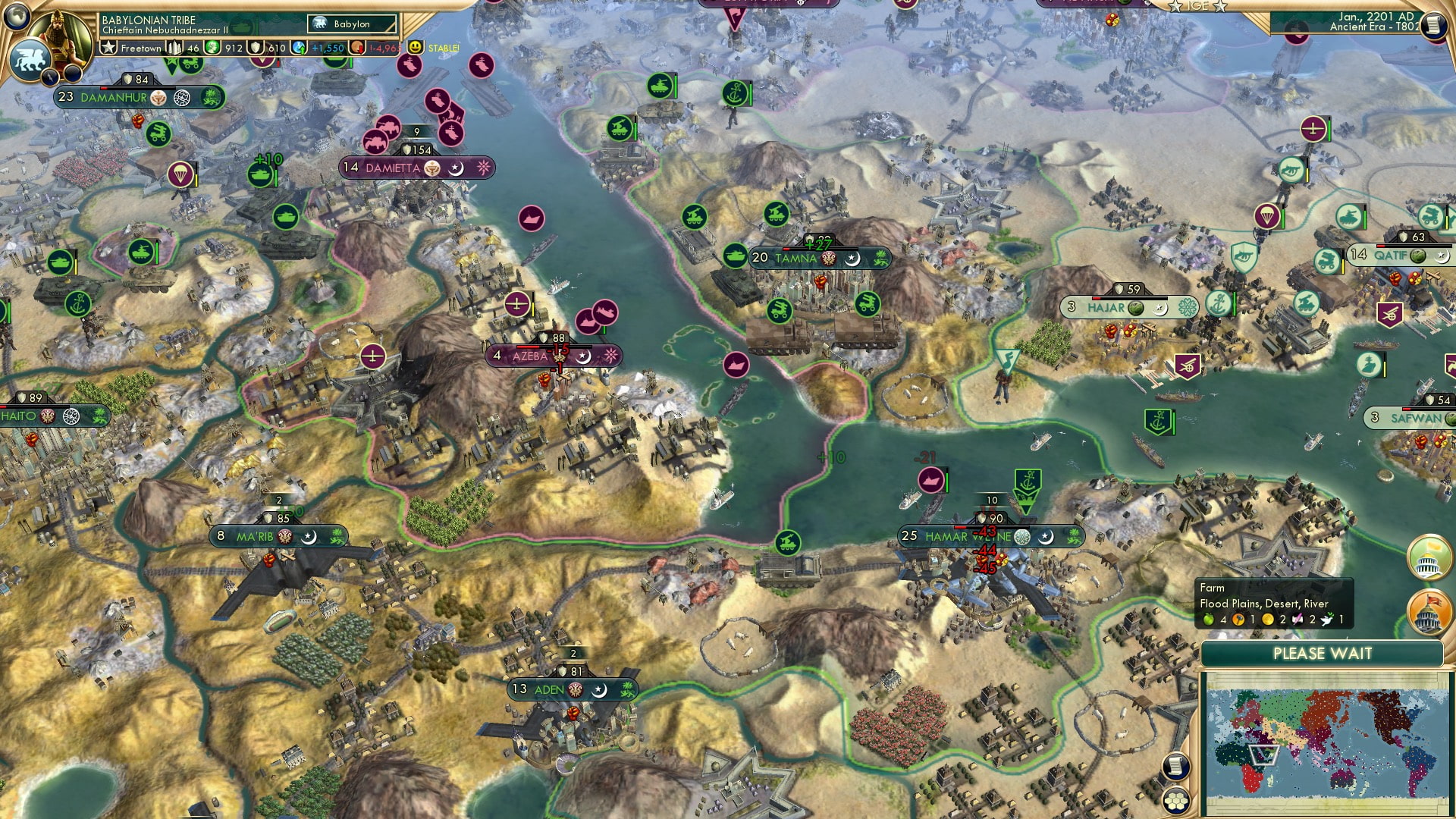
Task: Click the Freetown capital star icon
Action: pyautogui.click(x=108, y=48)
